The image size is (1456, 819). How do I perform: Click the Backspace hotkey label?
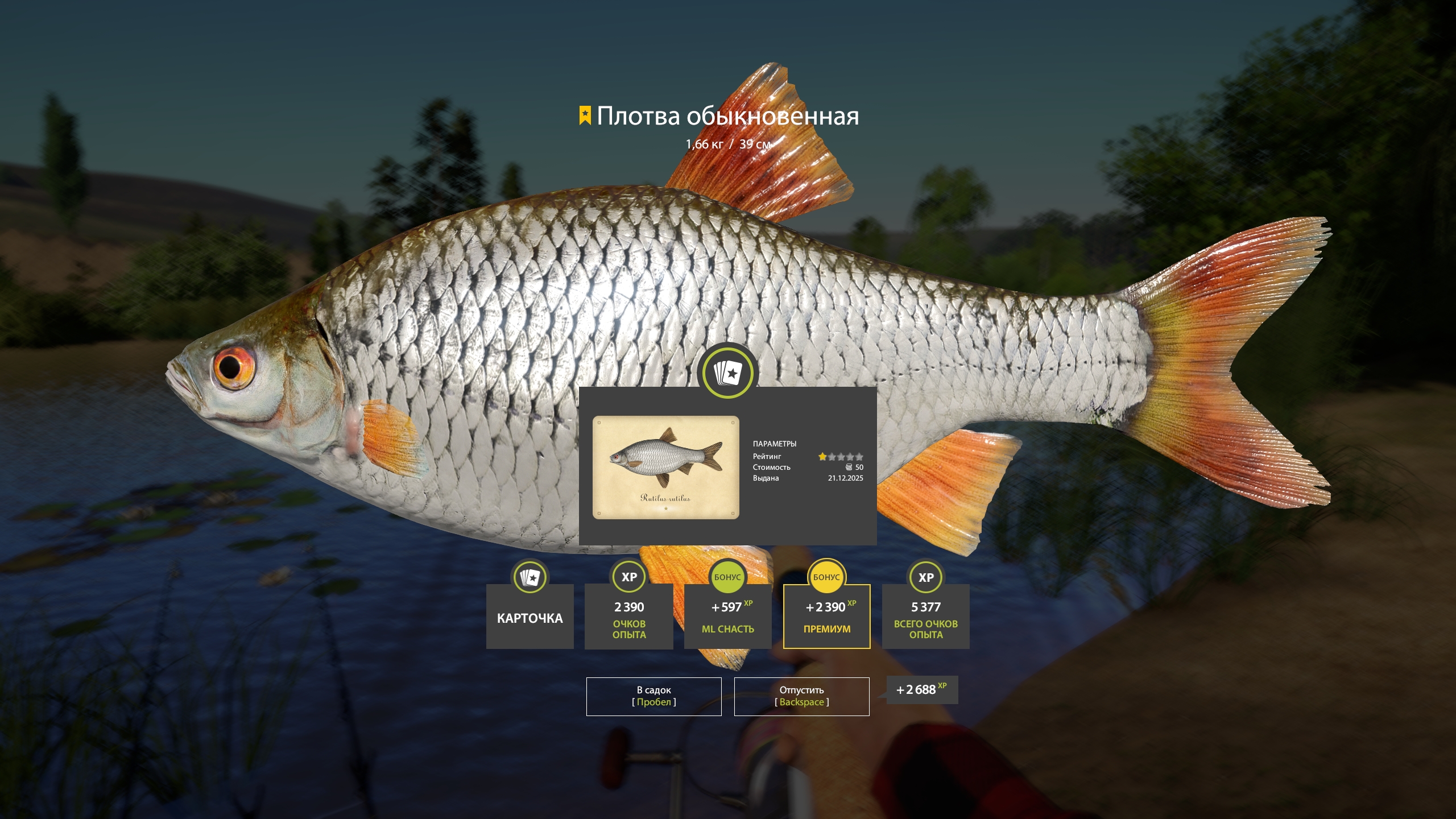pos(802,702)
